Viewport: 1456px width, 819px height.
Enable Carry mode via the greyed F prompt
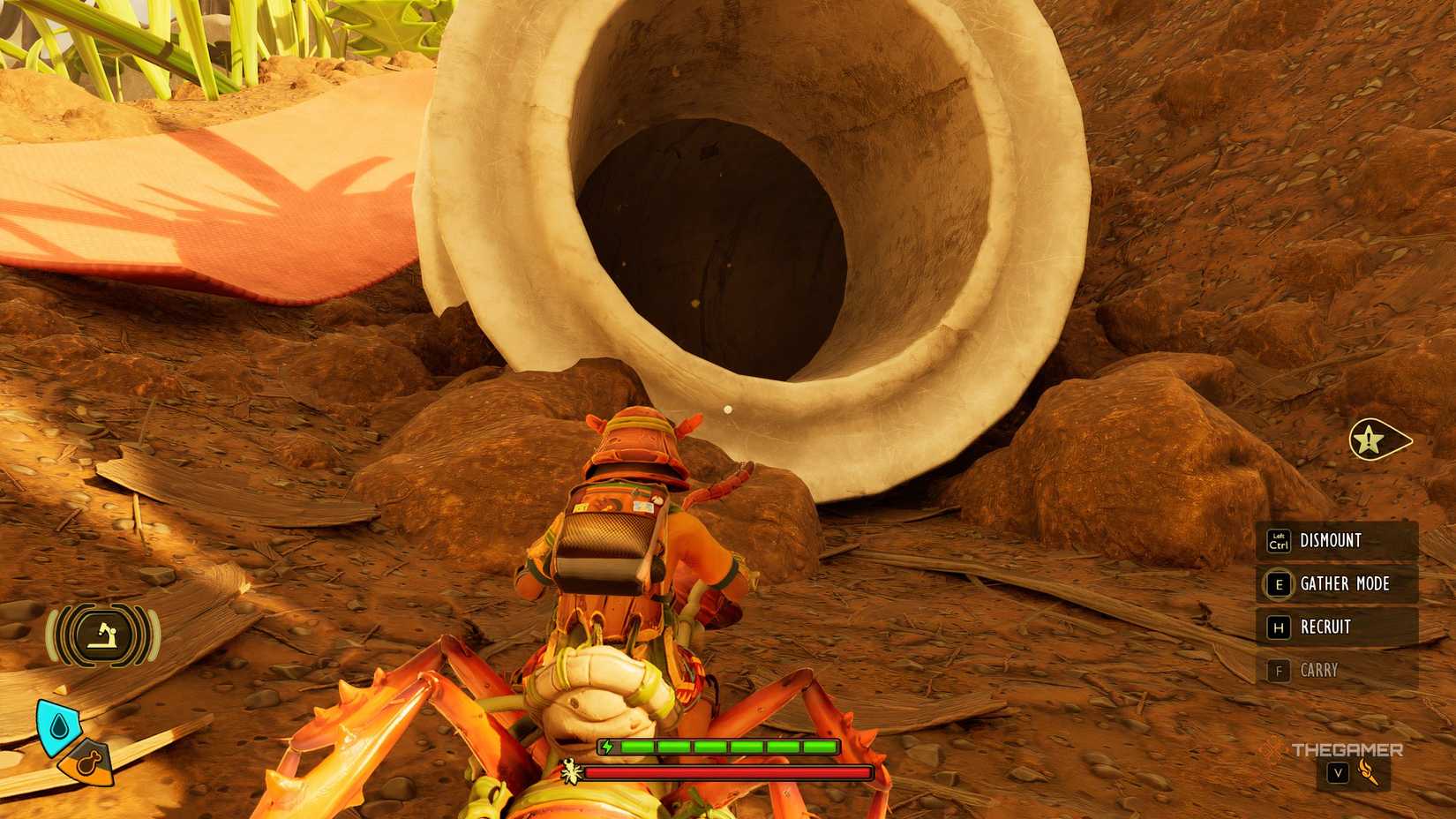(x=1278, y=671)
